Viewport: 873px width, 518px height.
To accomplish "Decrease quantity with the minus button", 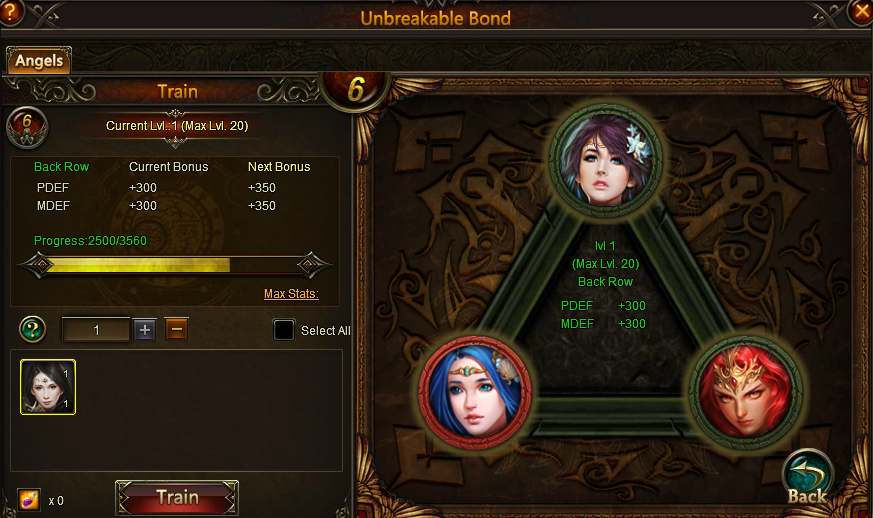I will [x=176, y=330].
